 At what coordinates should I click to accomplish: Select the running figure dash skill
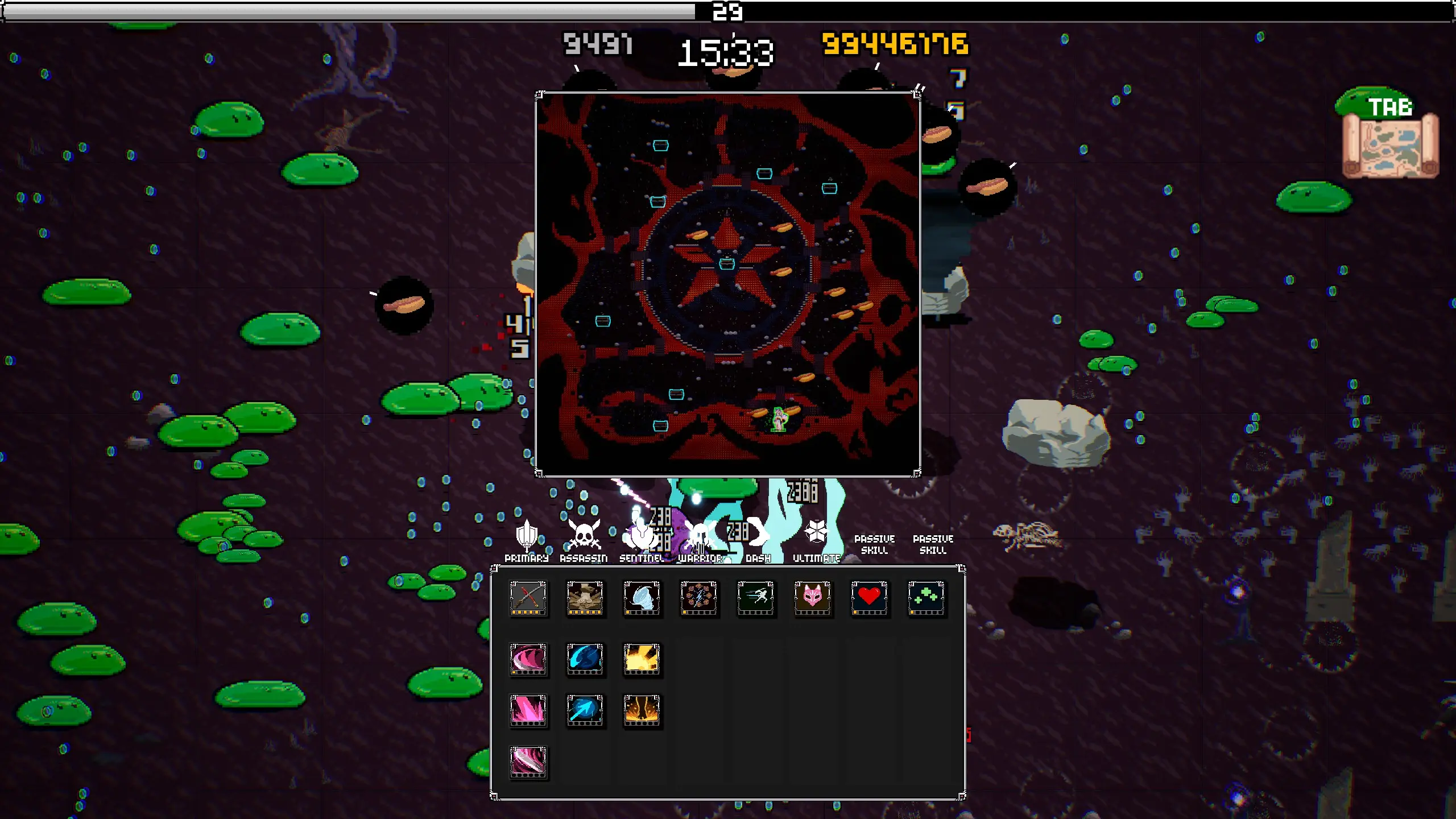(755, 598)
